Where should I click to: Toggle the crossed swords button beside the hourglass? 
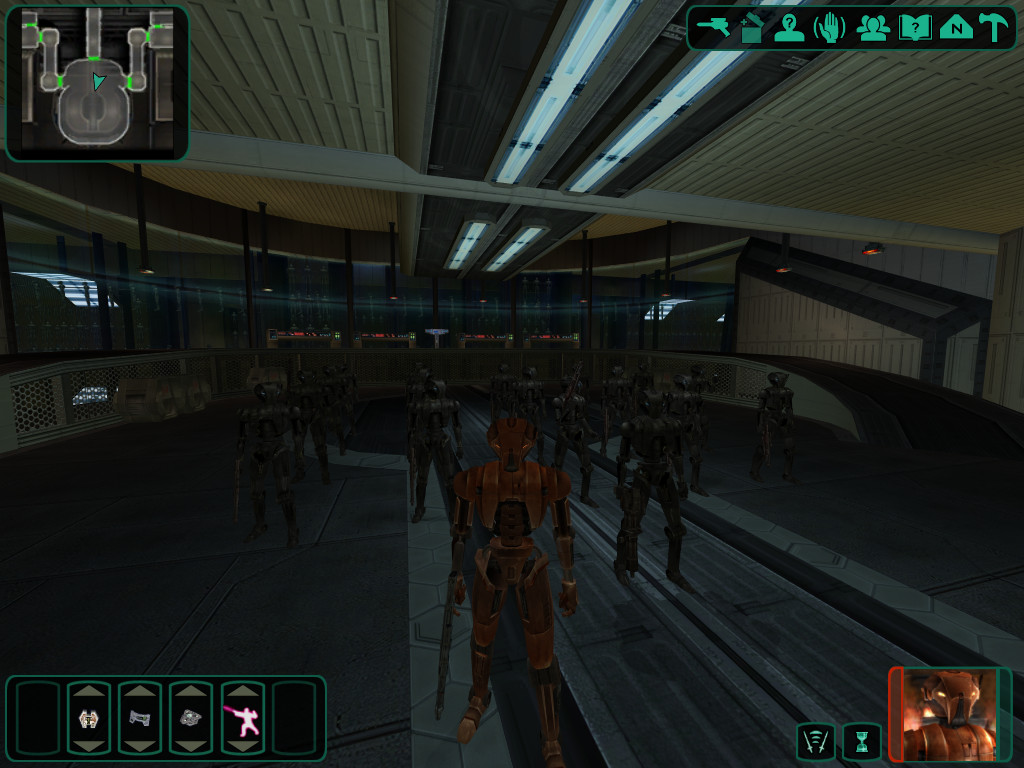(815, 742)
